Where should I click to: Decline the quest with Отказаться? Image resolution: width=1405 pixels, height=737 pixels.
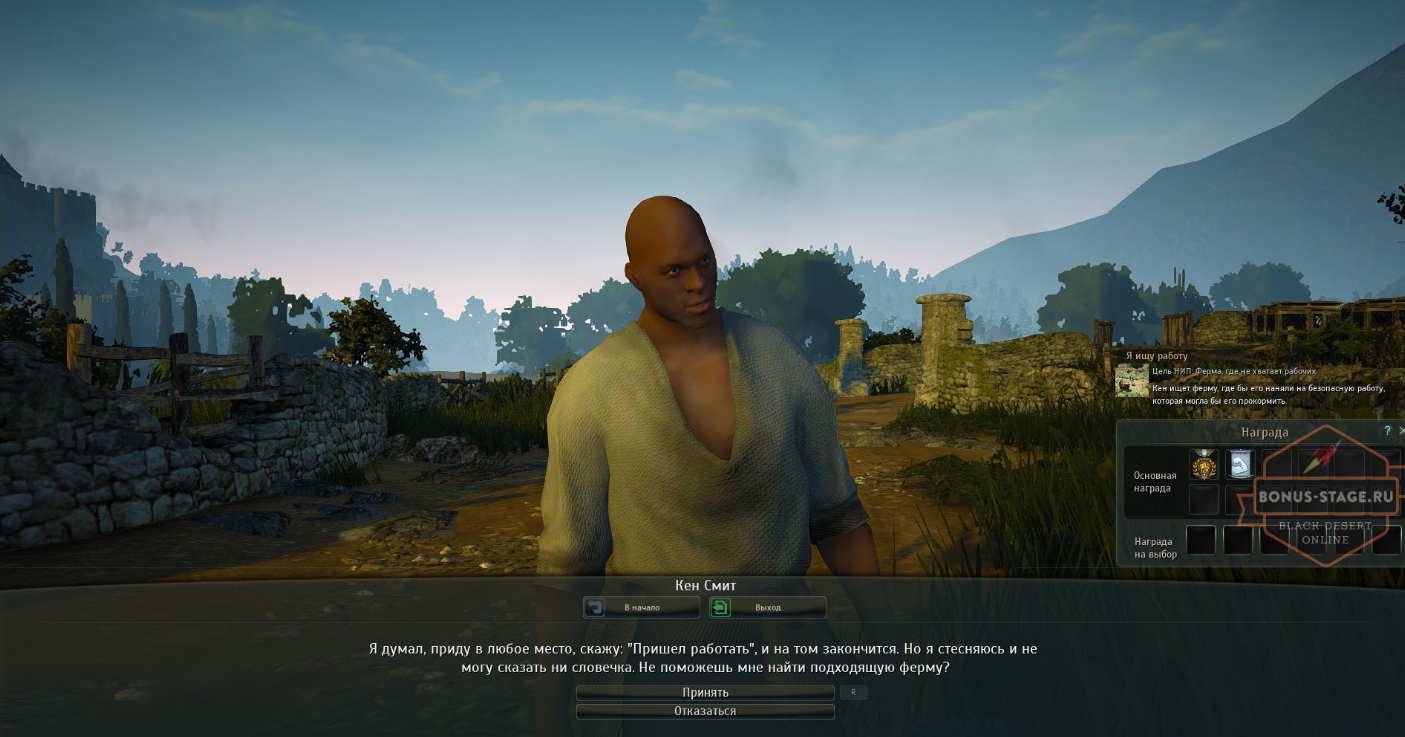click(706, 710)
